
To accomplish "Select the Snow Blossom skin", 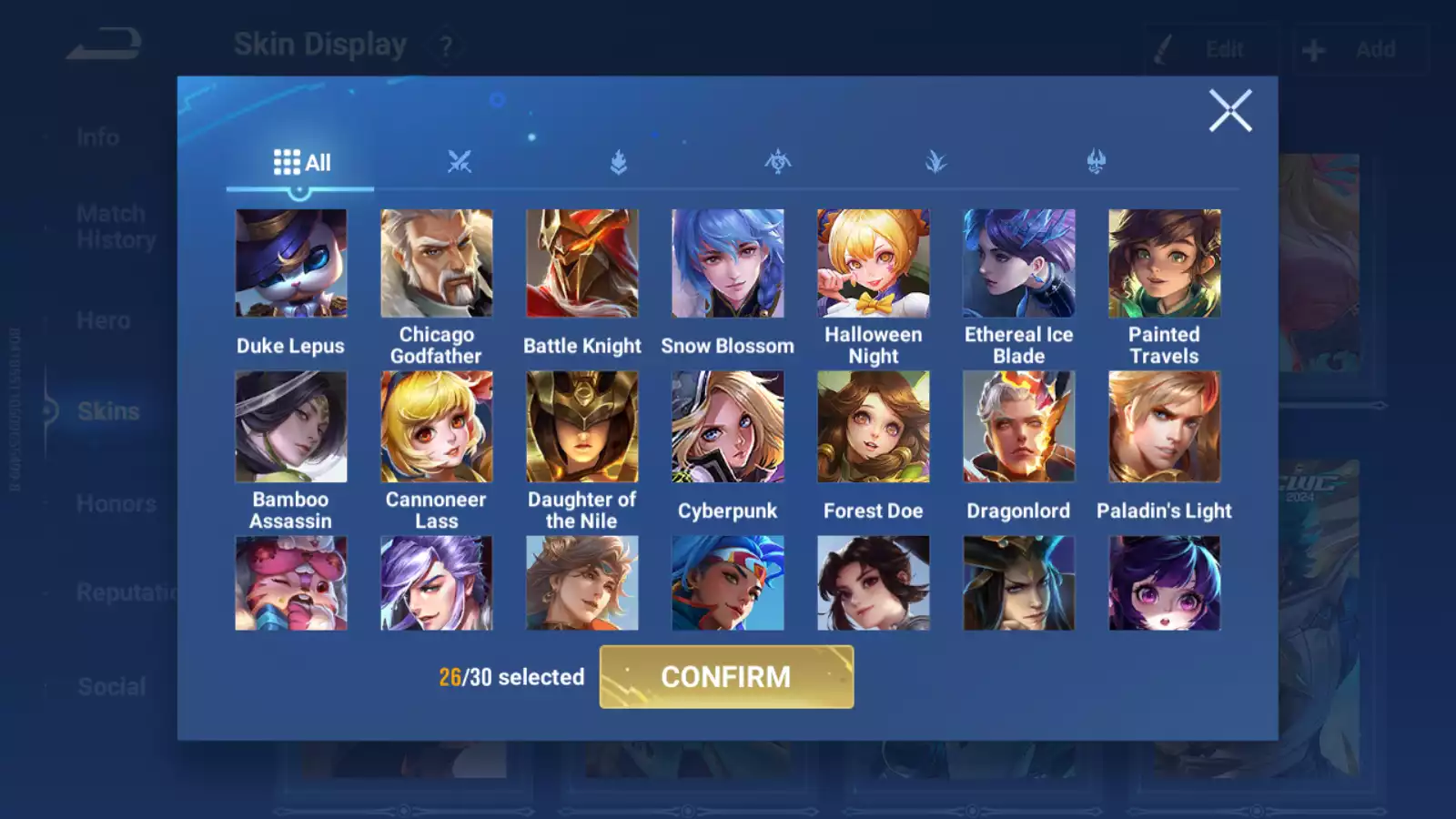I will point(728,264).
